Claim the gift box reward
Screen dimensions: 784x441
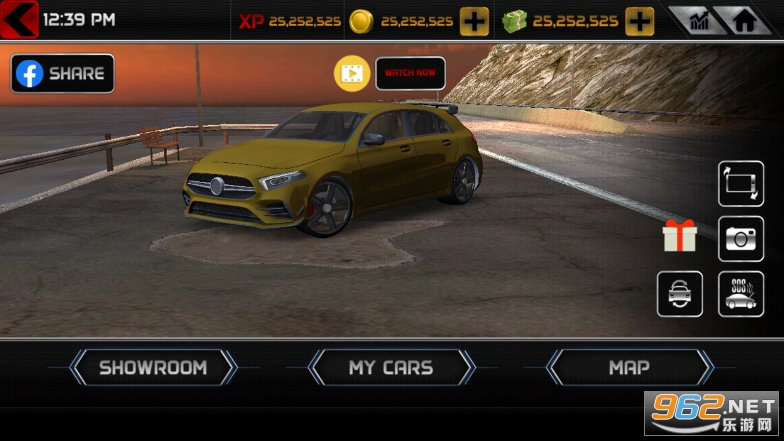tap(680, 236)
